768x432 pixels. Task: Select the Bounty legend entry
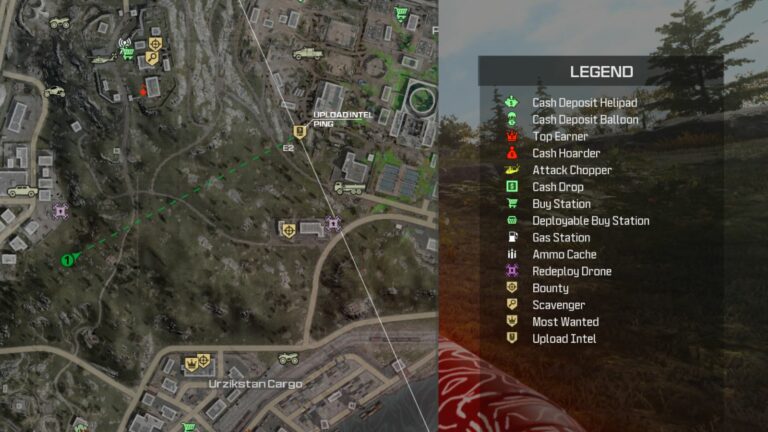[x=550, y=289]
